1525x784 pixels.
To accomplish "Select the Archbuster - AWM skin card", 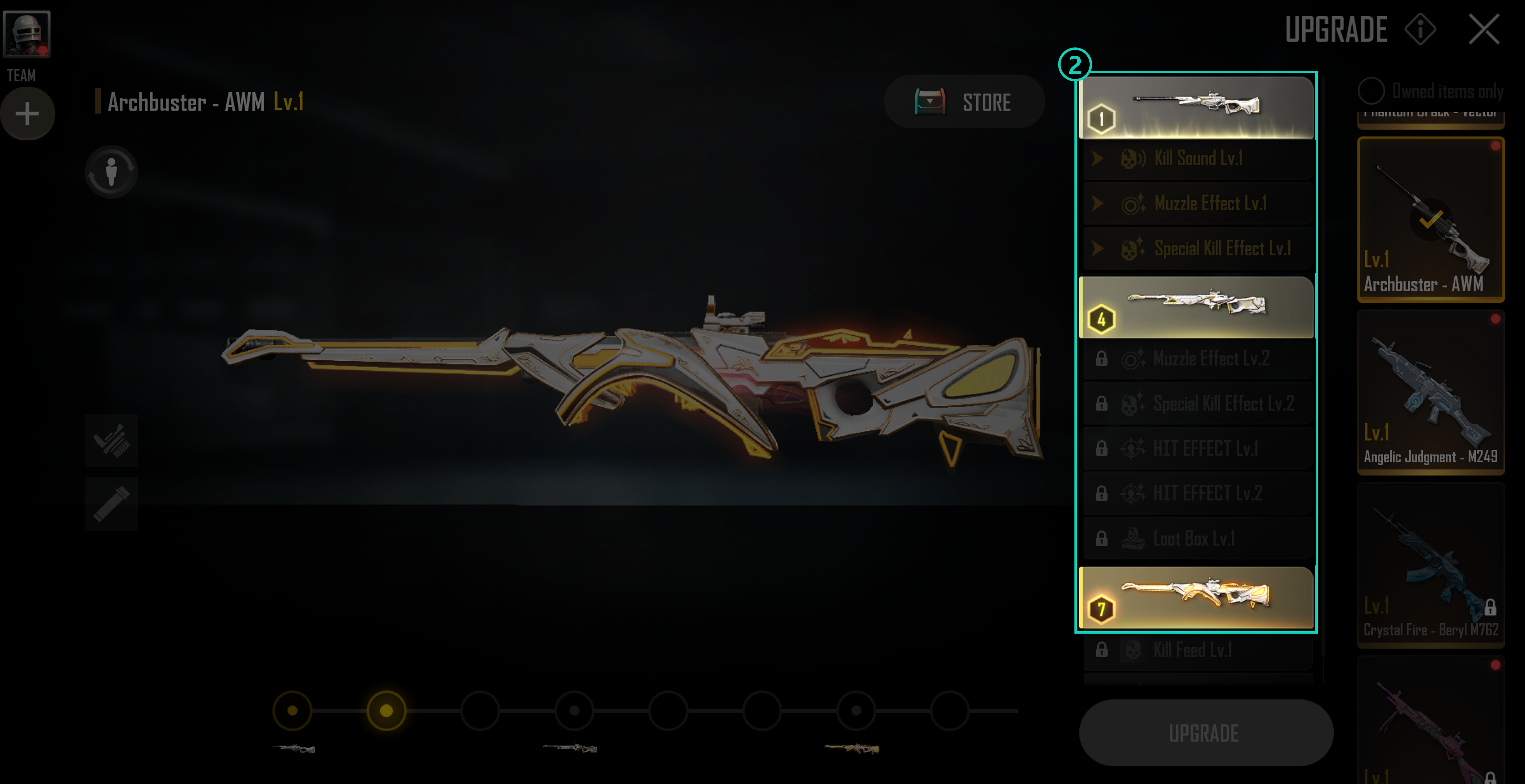I will (1430, 220).
